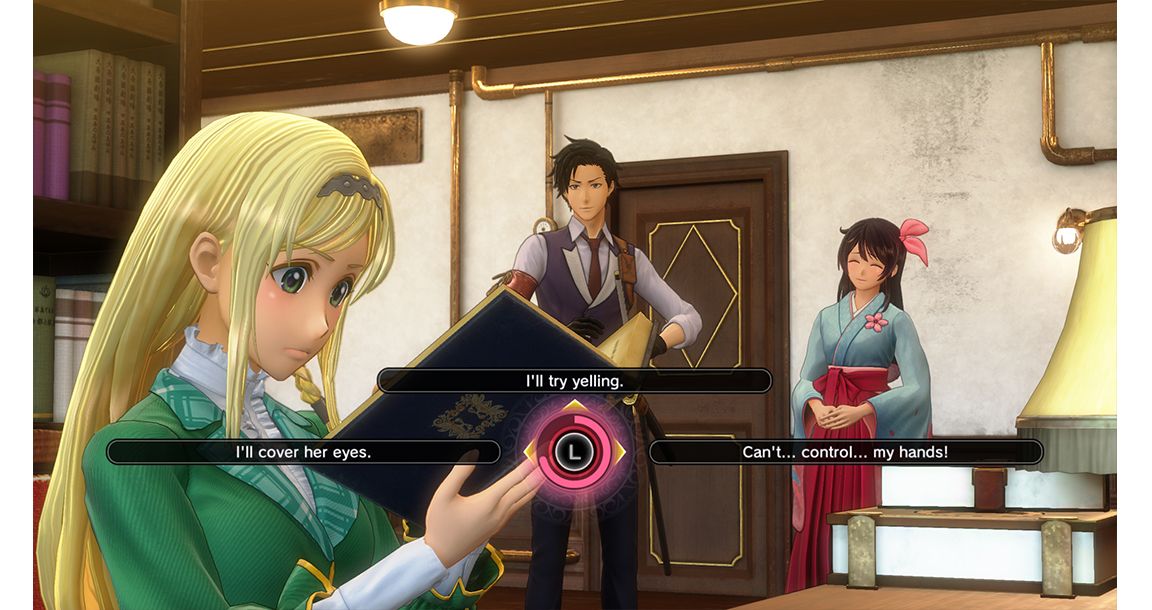Viewport: 1152px width, 610px height.
Task: Pick the "Can't... control... my hands!" response
Action: click(x=845, y=452)
